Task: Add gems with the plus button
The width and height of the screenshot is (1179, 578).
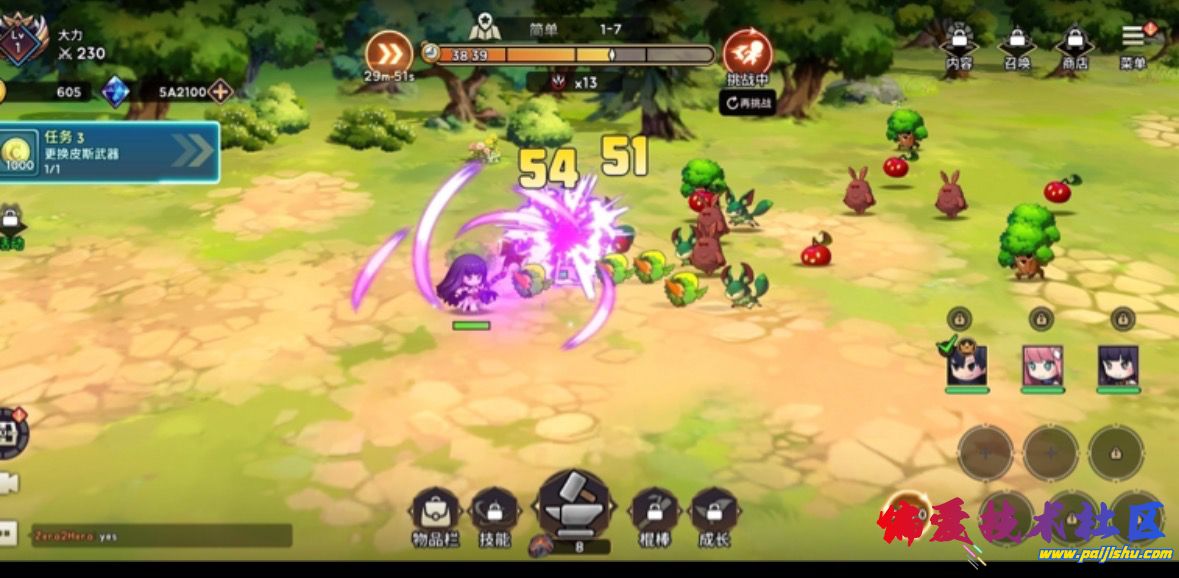Action: click(x=219, y=92)
